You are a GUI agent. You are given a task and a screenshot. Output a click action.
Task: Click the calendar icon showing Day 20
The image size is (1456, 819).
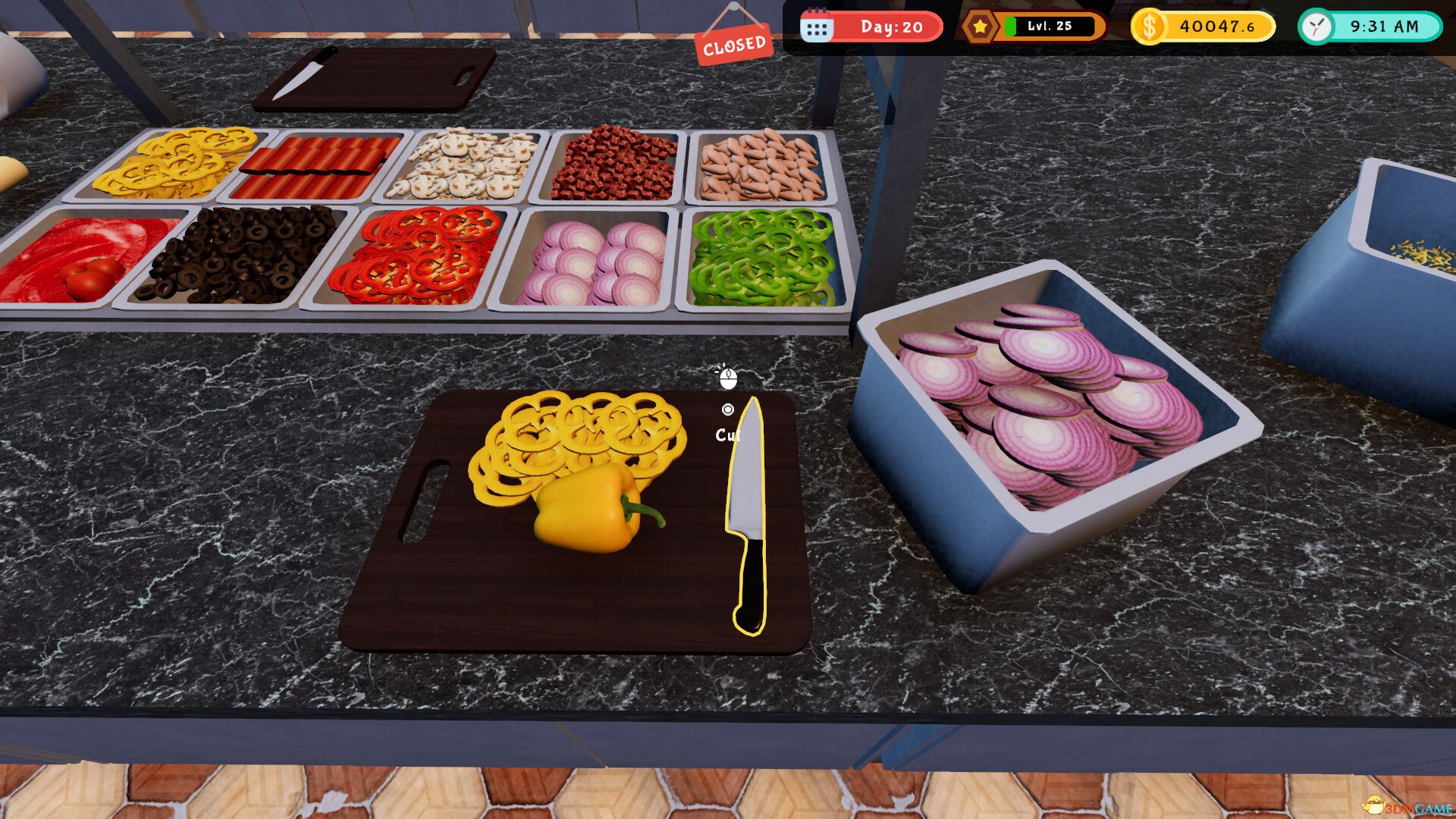click(817, 27)
